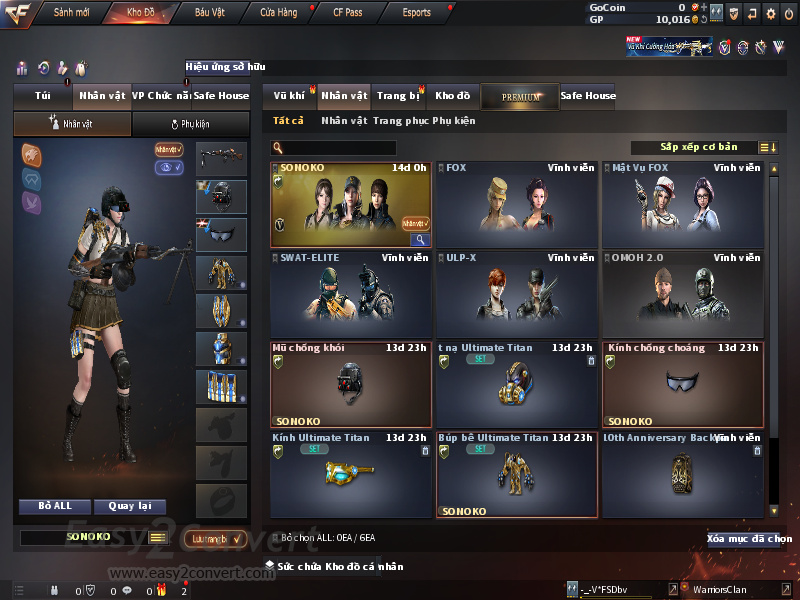Open the Sắp xếp cơ bản sort dropdown
This screenshot has height=600, width=800.
pos(698,148)
